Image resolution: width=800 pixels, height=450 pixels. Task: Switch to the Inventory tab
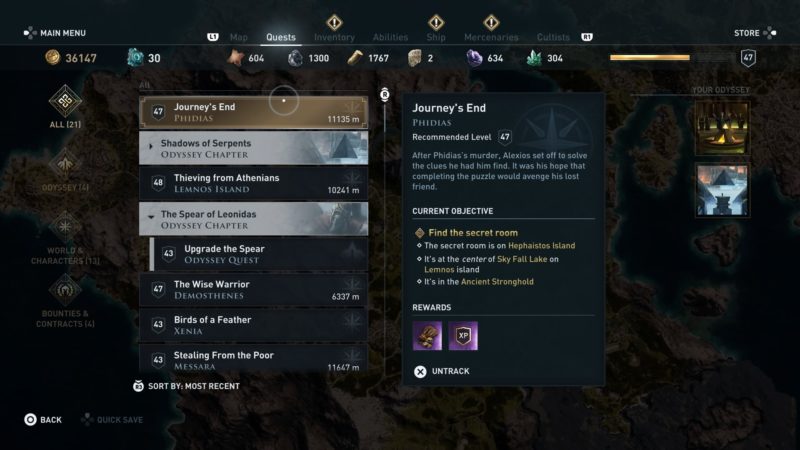point(334,38)
